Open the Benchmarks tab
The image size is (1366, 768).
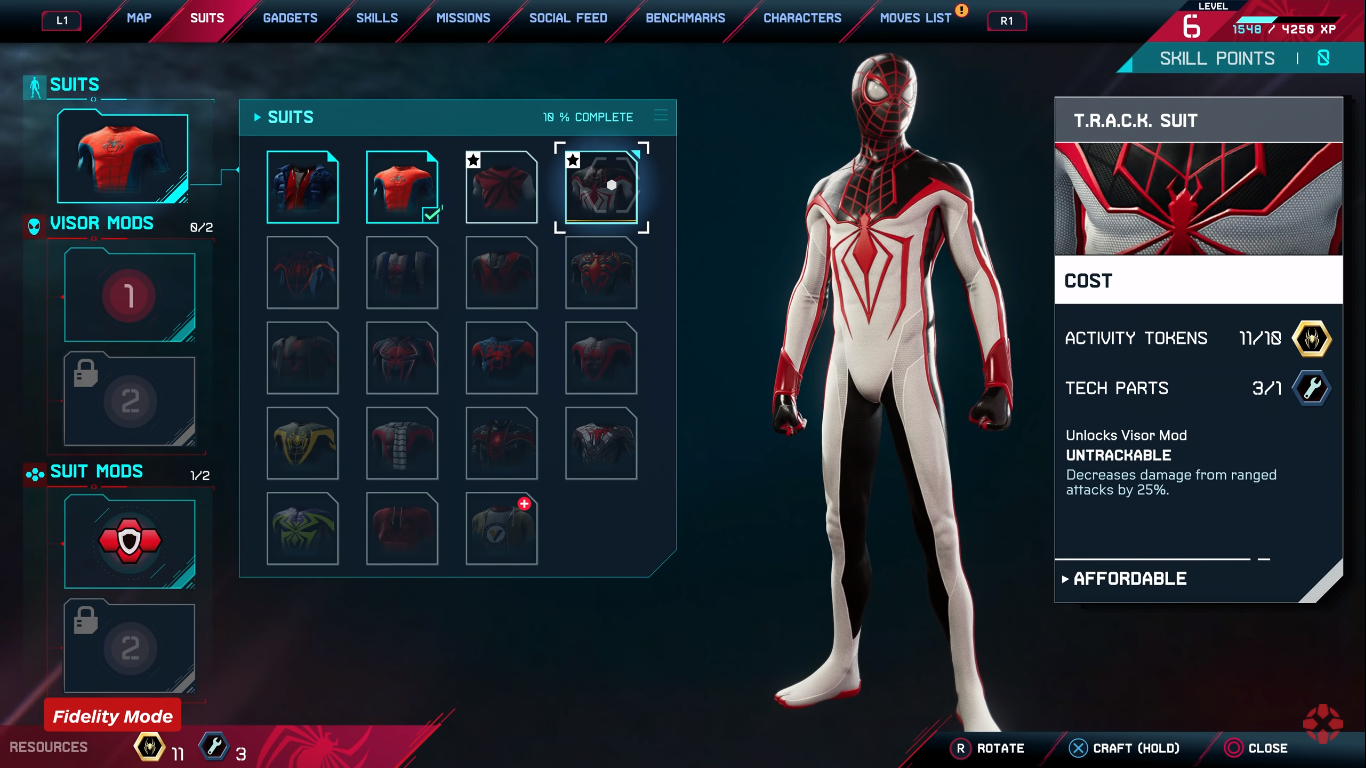[686, 18]
